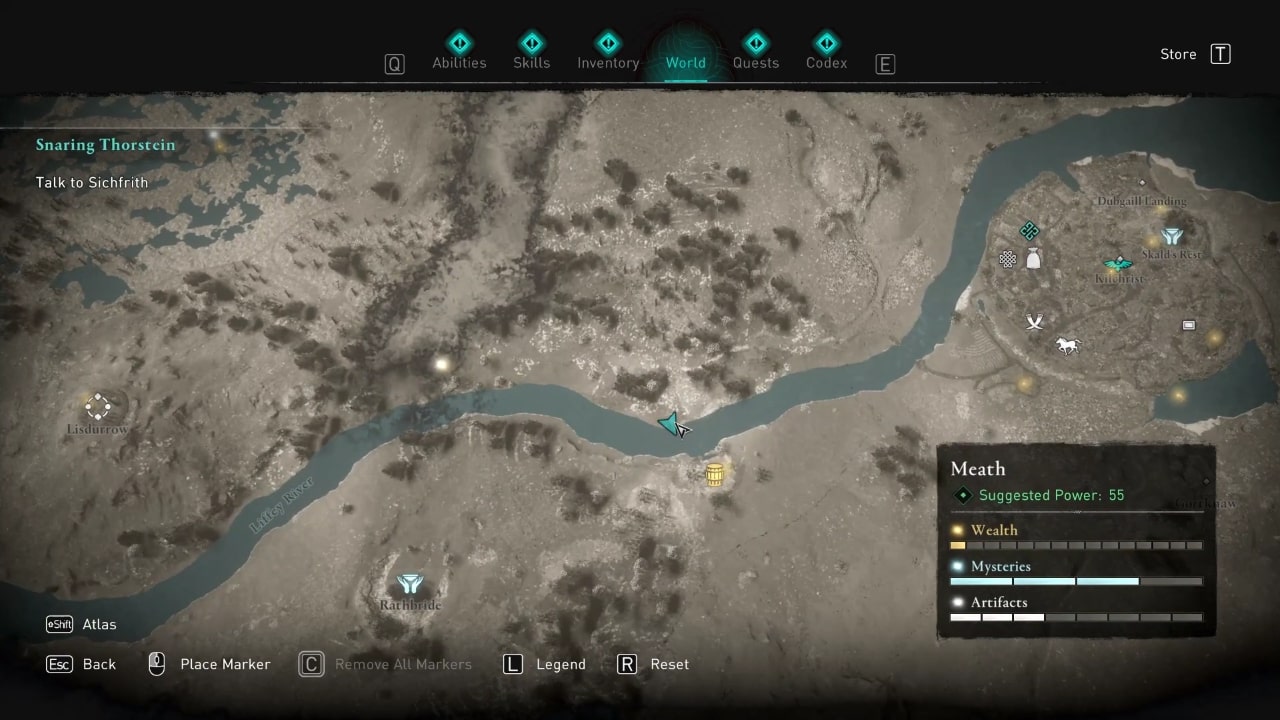This screenshot has width=1280, height=720.
Task: Select the Rathbride viewpoint icon
Action: (410, 584)
